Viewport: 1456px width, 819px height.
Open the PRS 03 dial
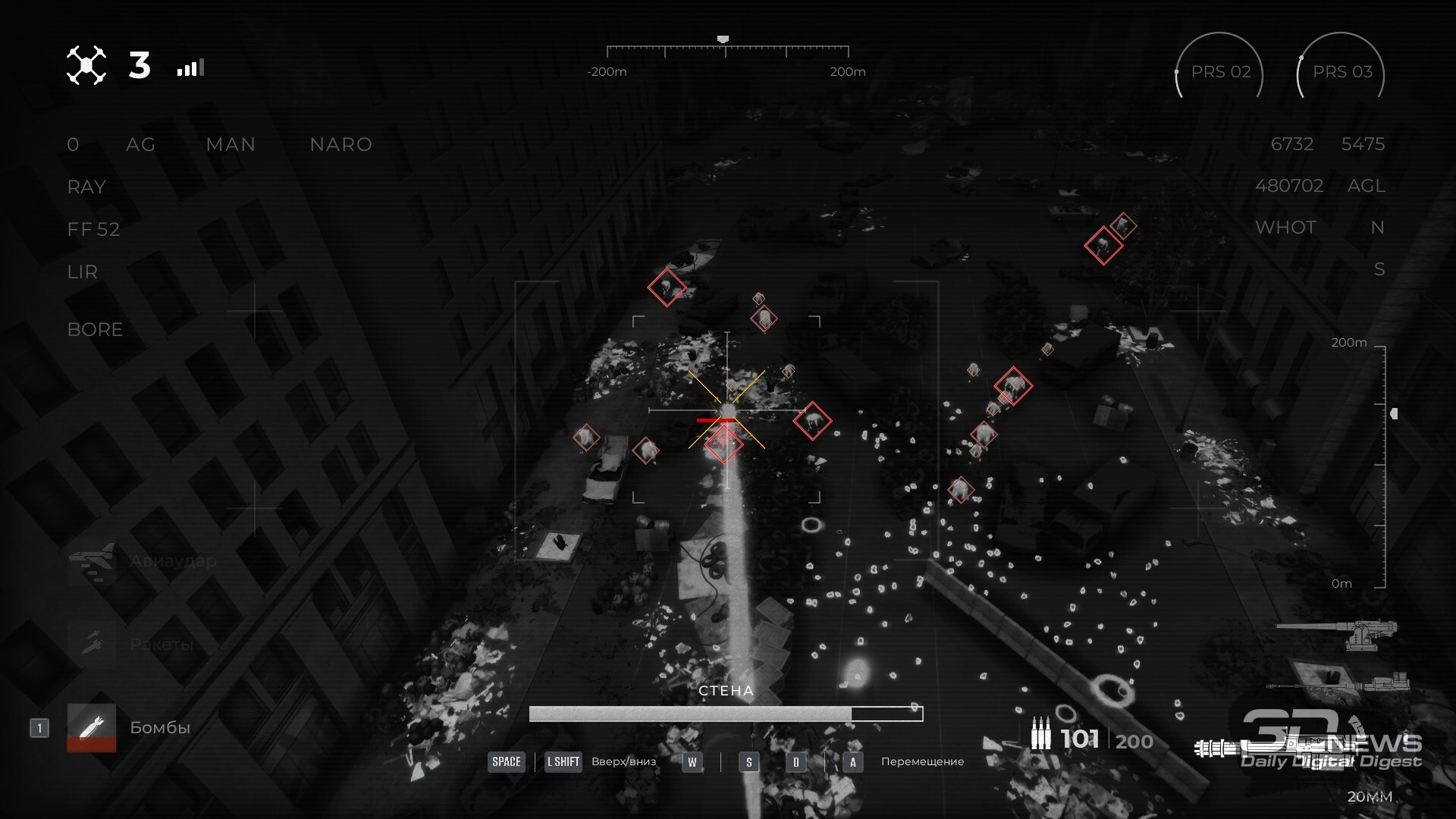click(1341, 72)
